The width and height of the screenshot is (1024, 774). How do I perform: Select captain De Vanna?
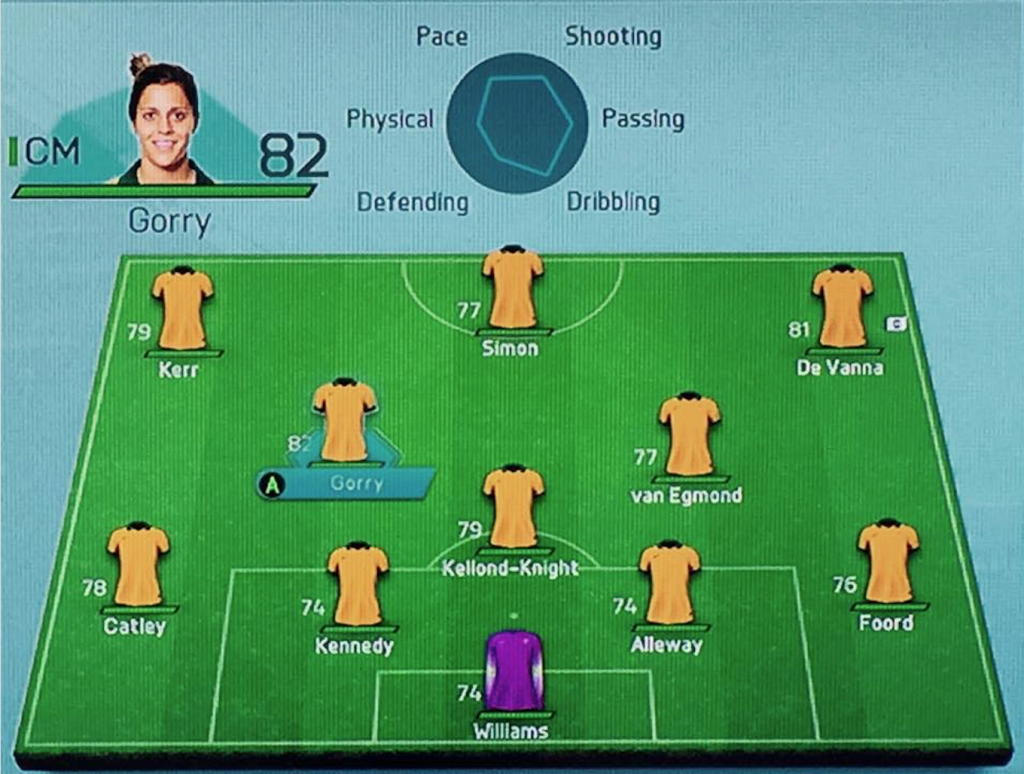[842, 309]
